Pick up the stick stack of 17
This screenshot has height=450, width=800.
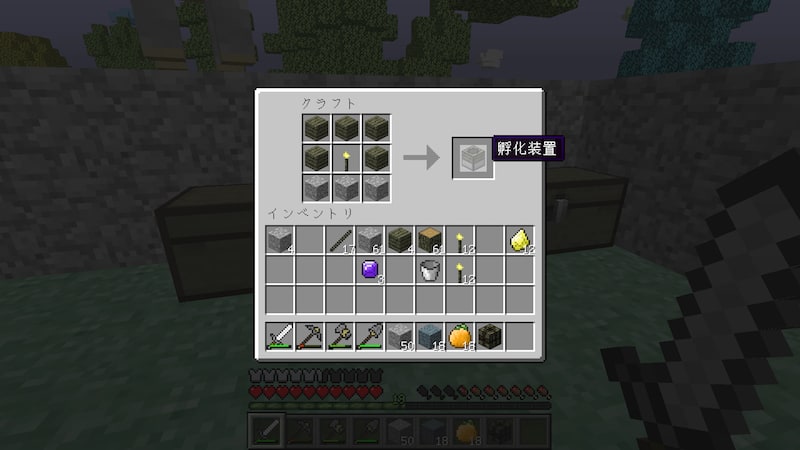[x=339, y=238]
